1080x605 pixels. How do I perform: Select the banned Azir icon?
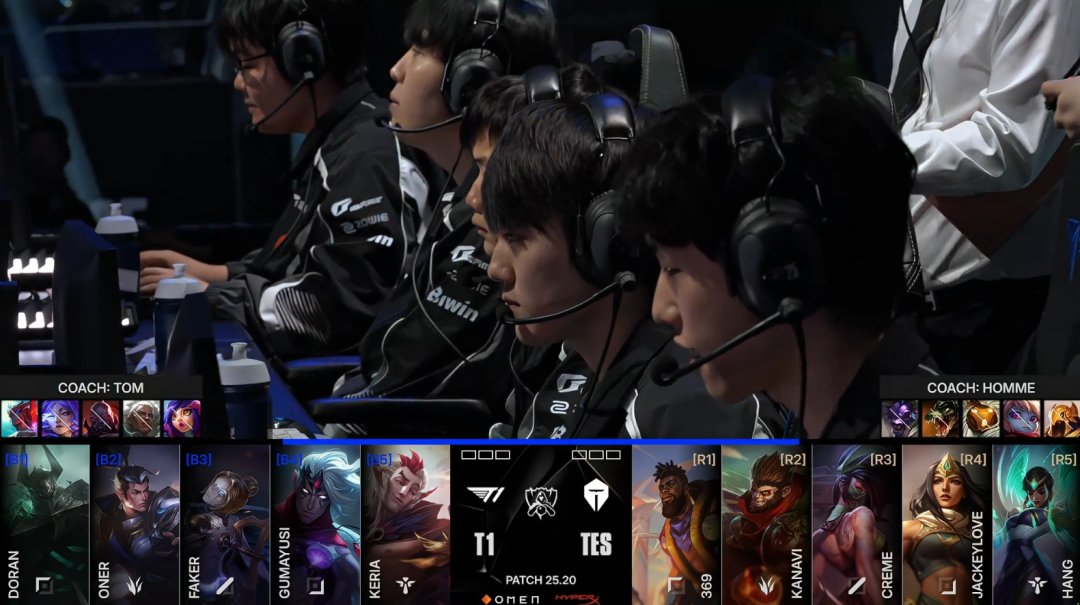(x=1061, y=418)
